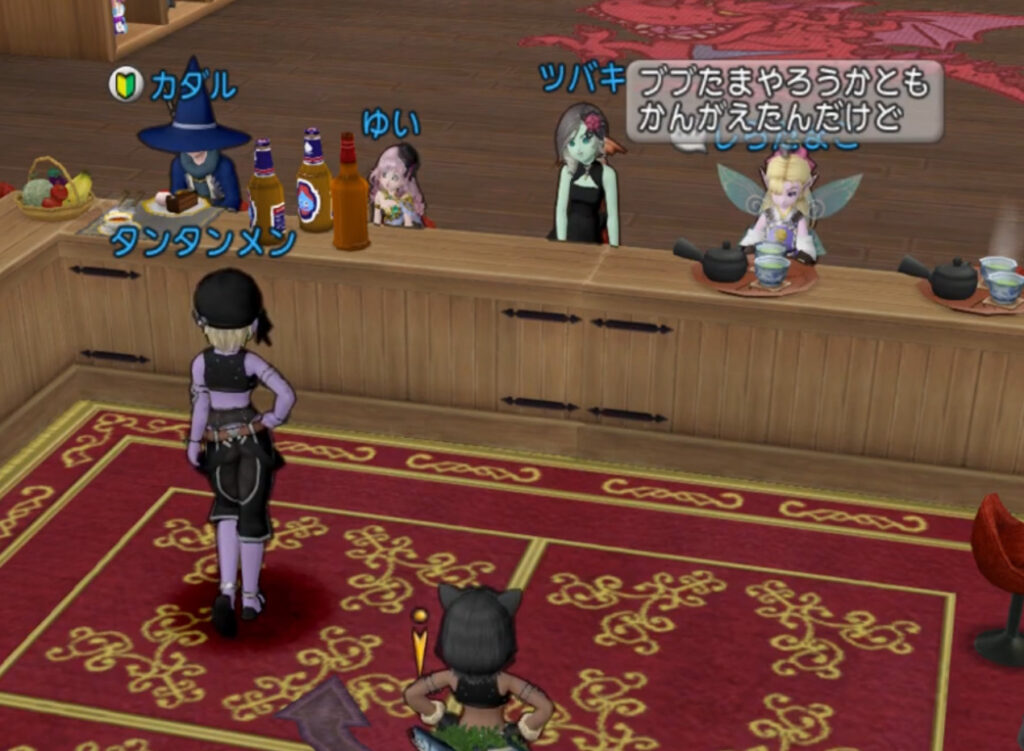The width and height of the screenshot is (1024, 751).
Task: Choose the ゆい player name label
Action: click(x=390, y=123)
